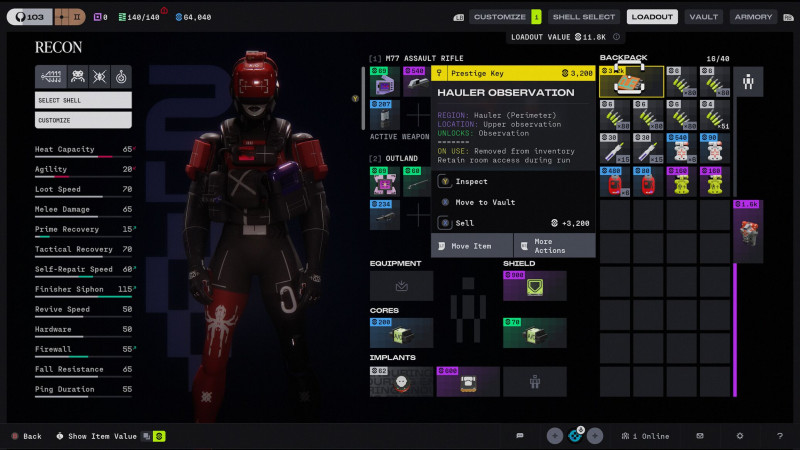Select the equipped shield slot
The image size is (800, 450).
click(535, 286)
